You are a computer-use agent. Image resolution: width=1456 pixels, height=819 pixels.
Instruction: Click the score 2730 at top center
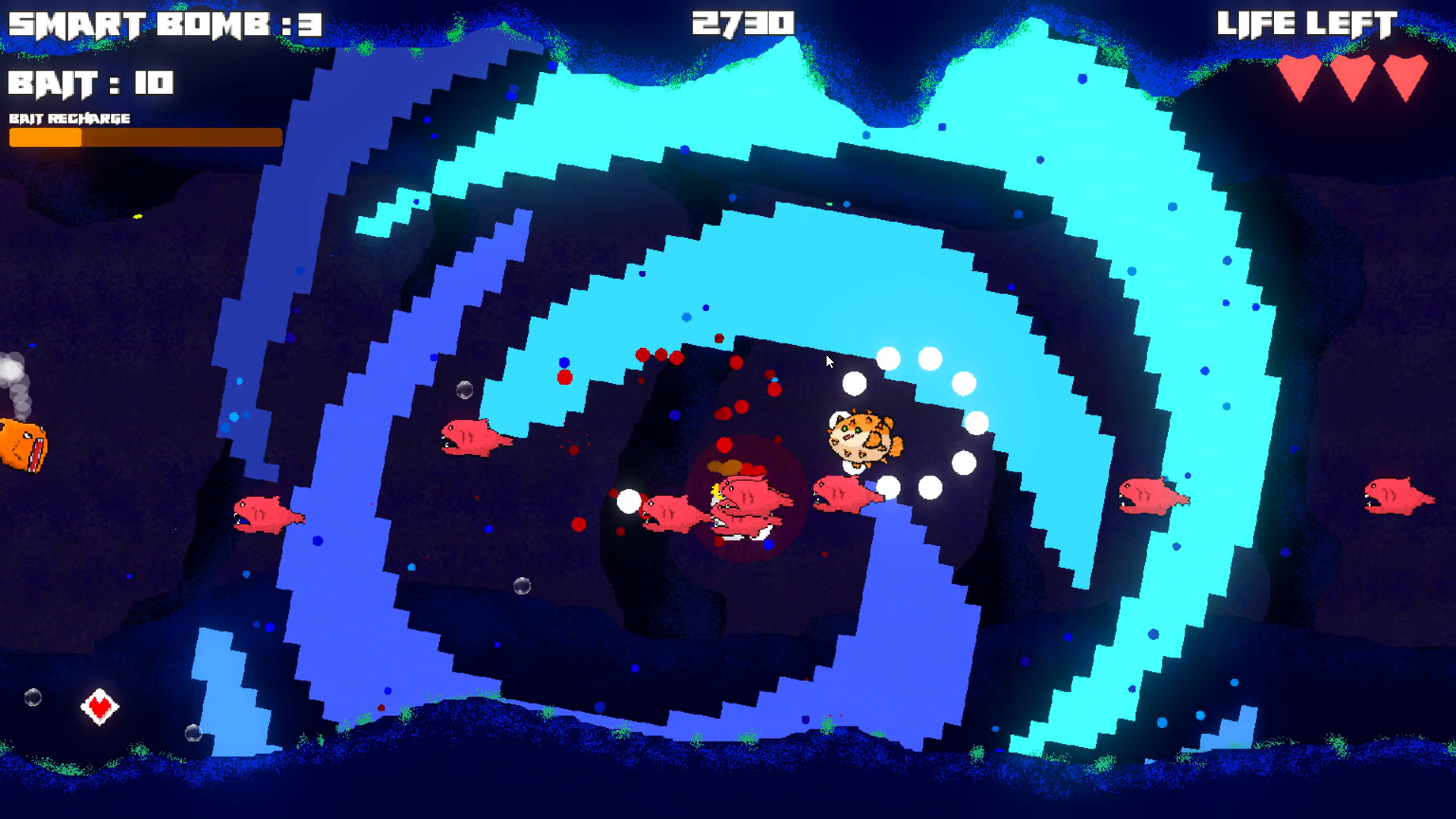(x=743, y=24)
